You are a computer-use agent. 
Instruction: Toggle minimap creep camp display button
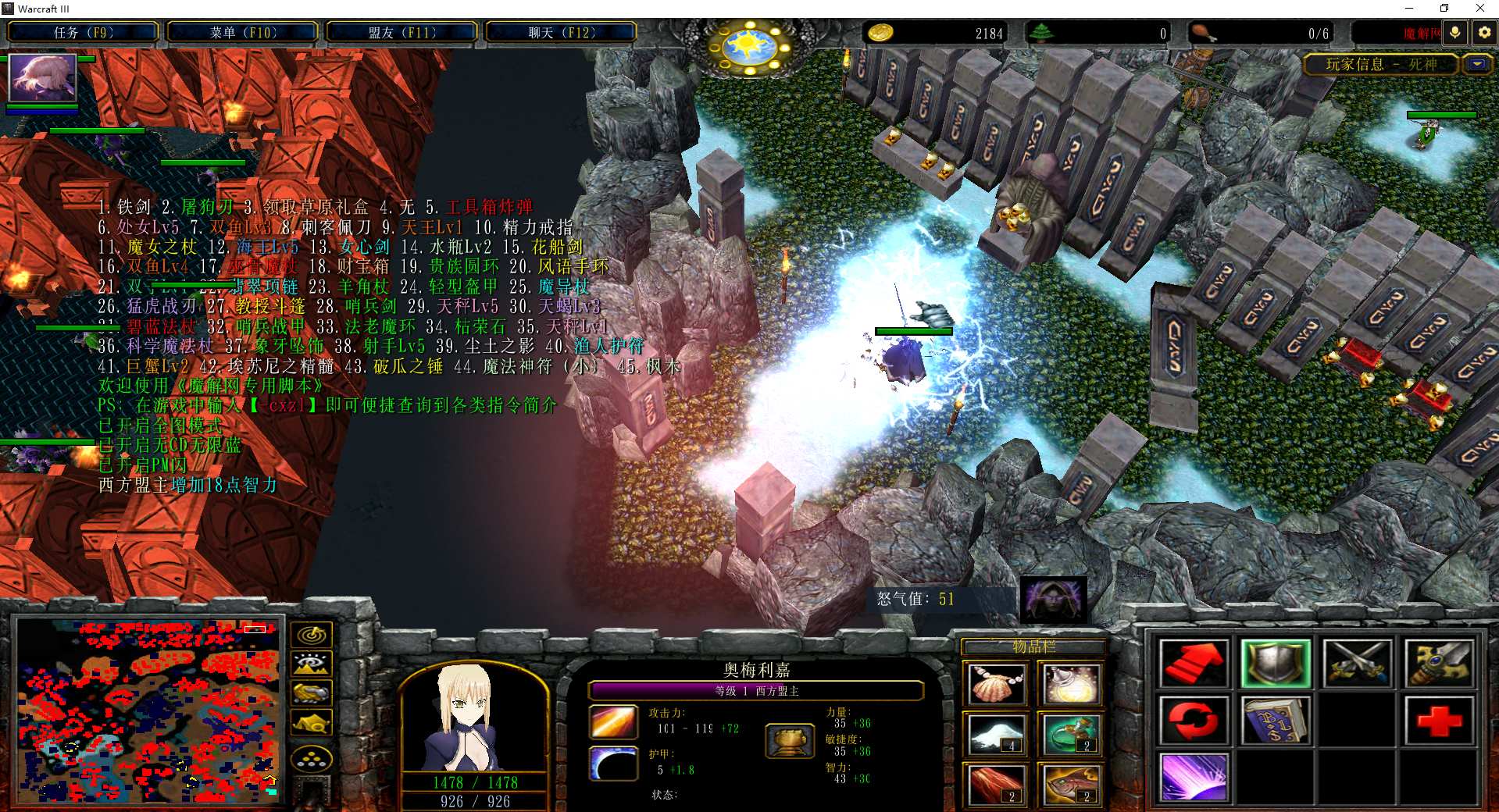click(312, 723)
